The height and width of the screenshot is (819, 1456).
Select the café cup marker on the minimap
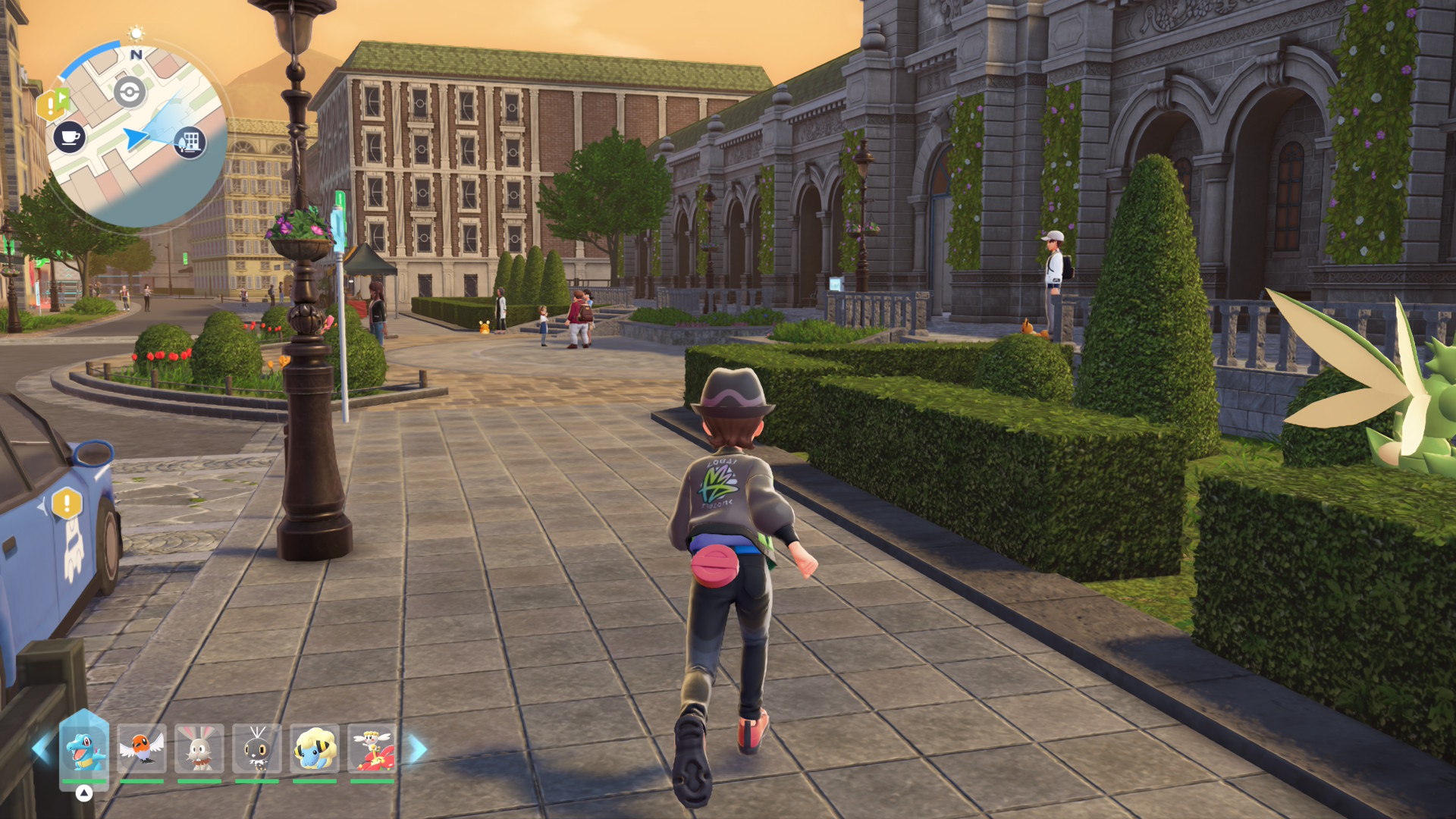70,137
